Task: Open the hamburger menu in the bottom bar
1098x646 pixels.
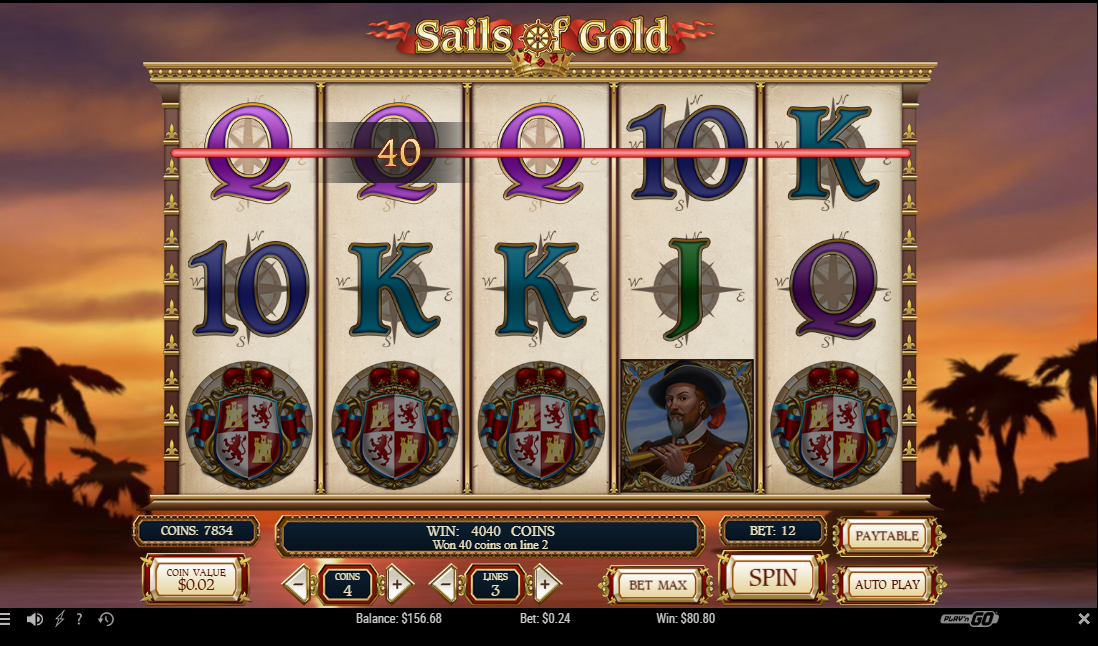Action: coord(5,619)
